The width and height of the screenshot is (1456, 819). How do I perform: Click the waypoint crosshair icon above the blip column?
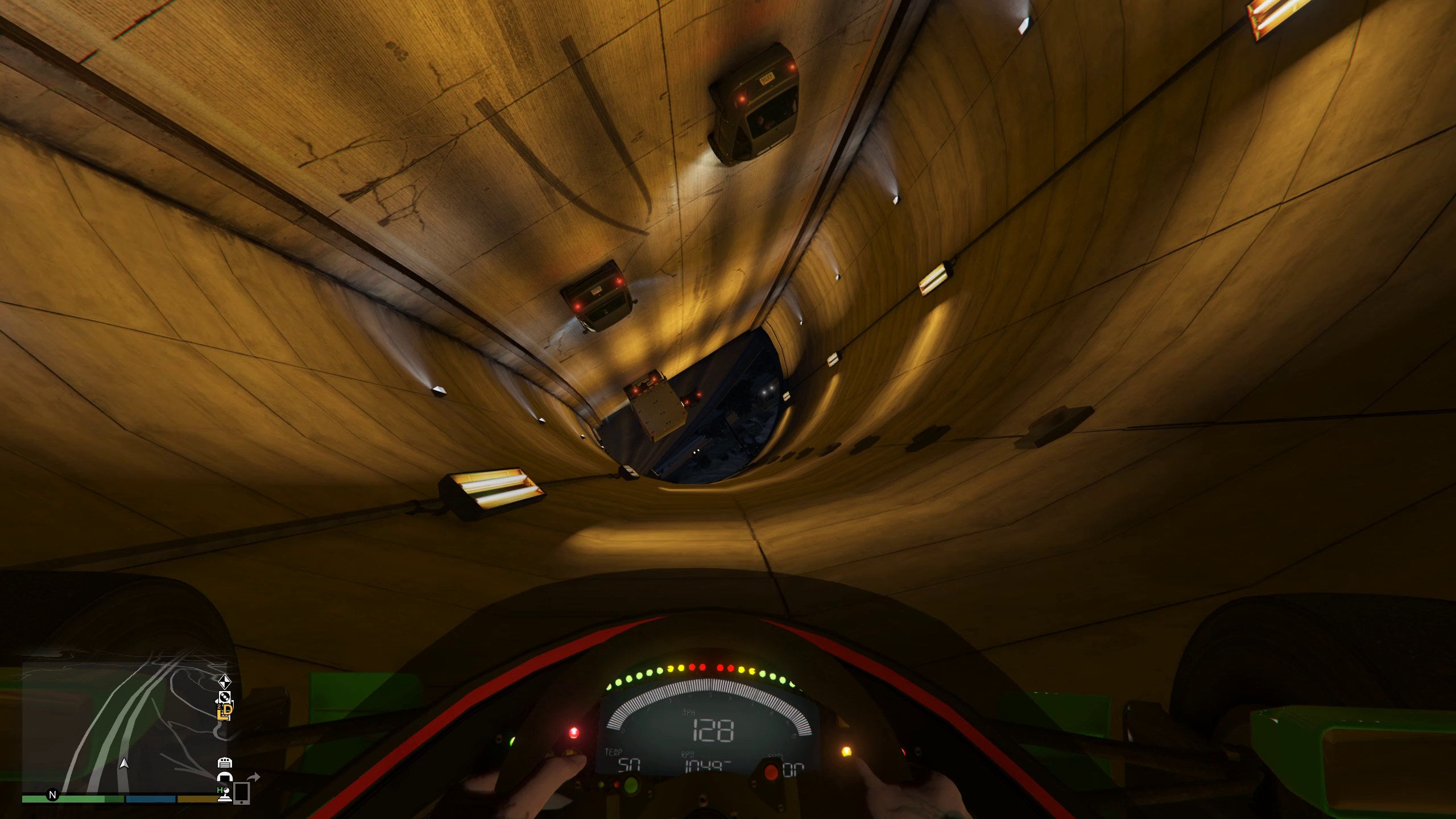224,682
